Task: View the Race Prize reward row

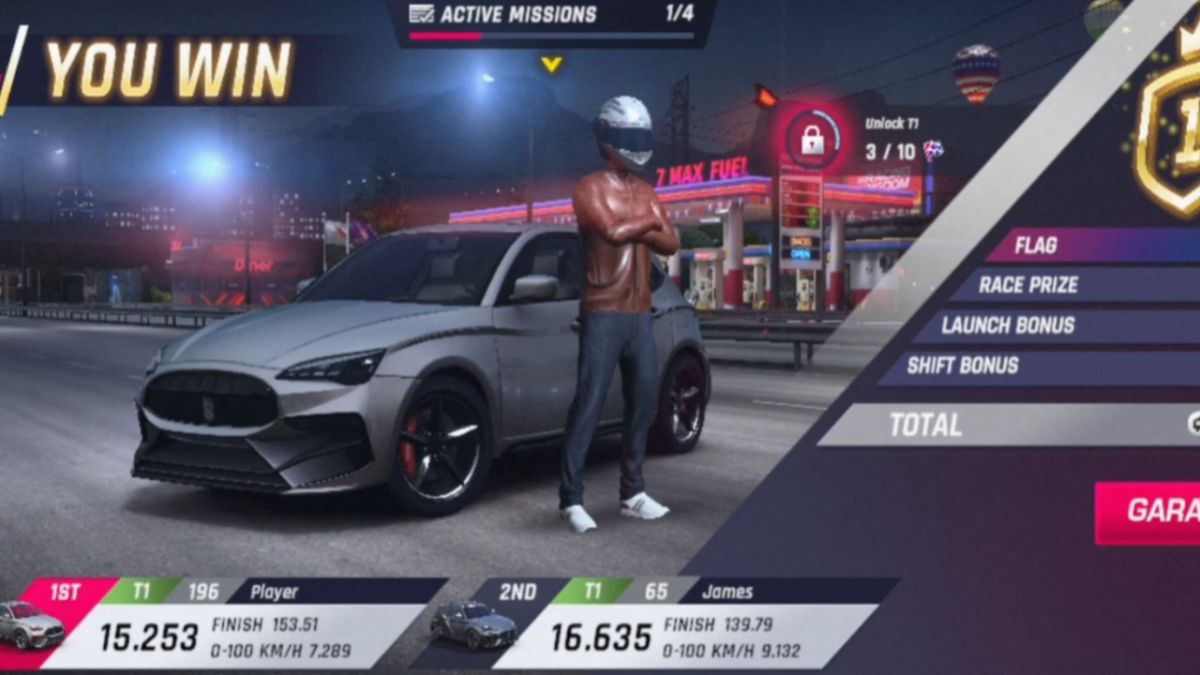Action: [x=1060, y=285]
